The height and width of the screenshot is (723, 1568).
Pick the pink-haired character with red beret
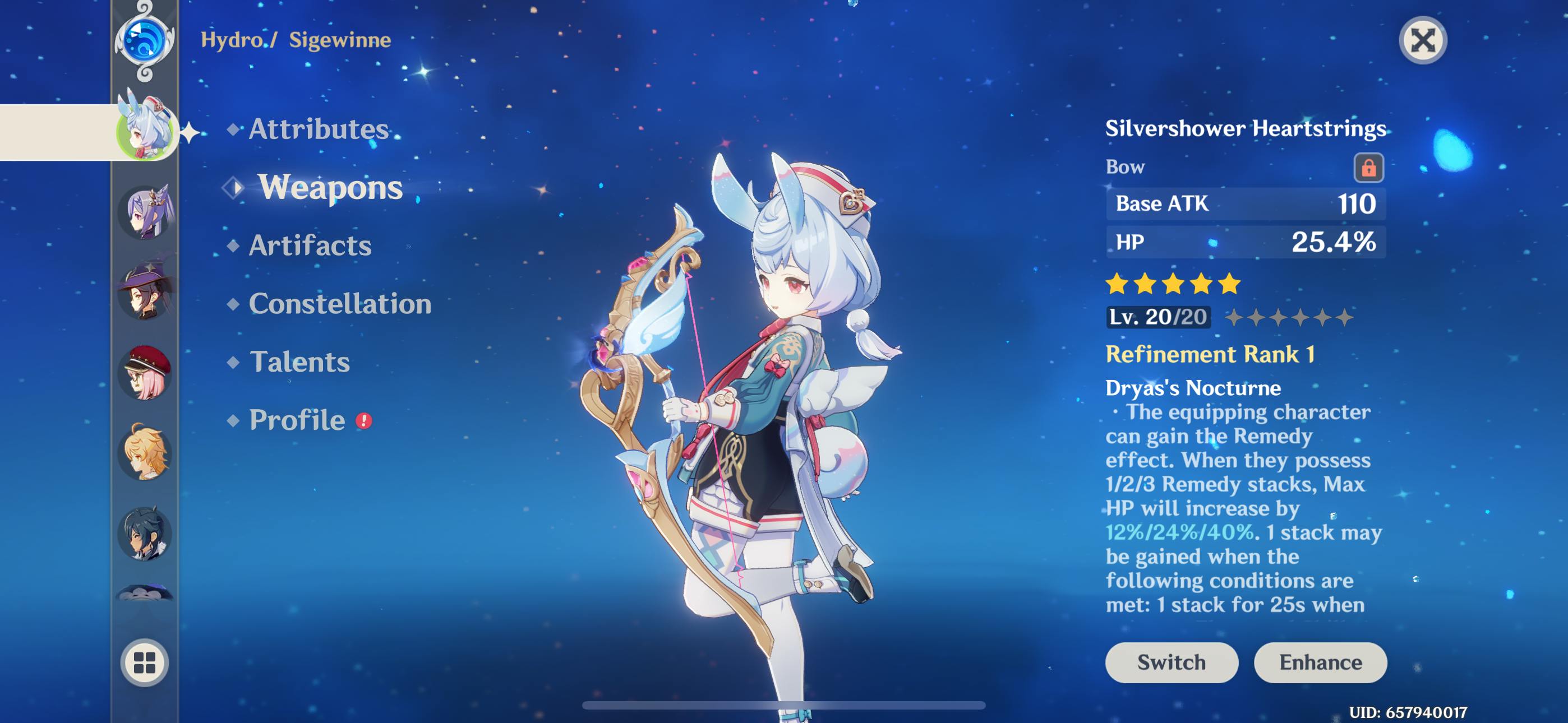click(x=145, y=373)
